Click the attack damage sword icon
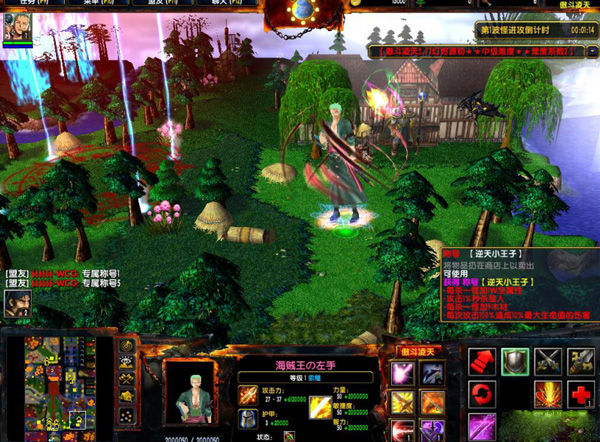The image size is (600, 442). [x=247, y=395]
